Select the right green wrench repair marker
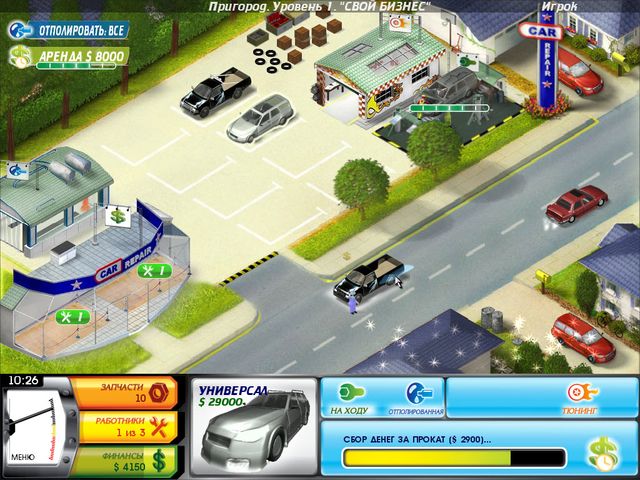Image resolution: width=640 pixels, height=480 pixels. tap(153, 270)
